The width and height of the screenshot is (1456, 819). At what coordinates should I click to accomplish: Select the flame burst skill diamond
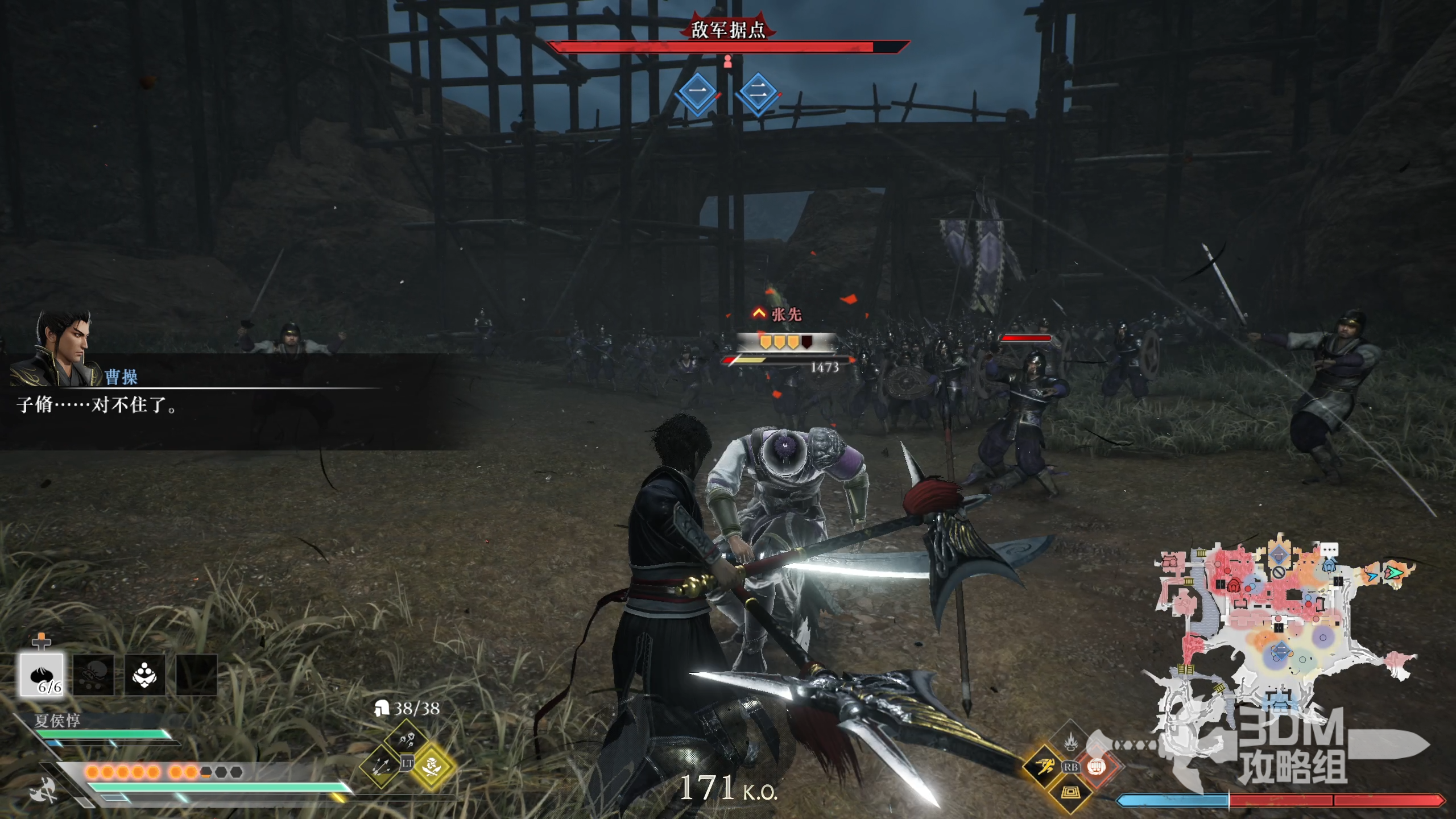coord(1070,741)
